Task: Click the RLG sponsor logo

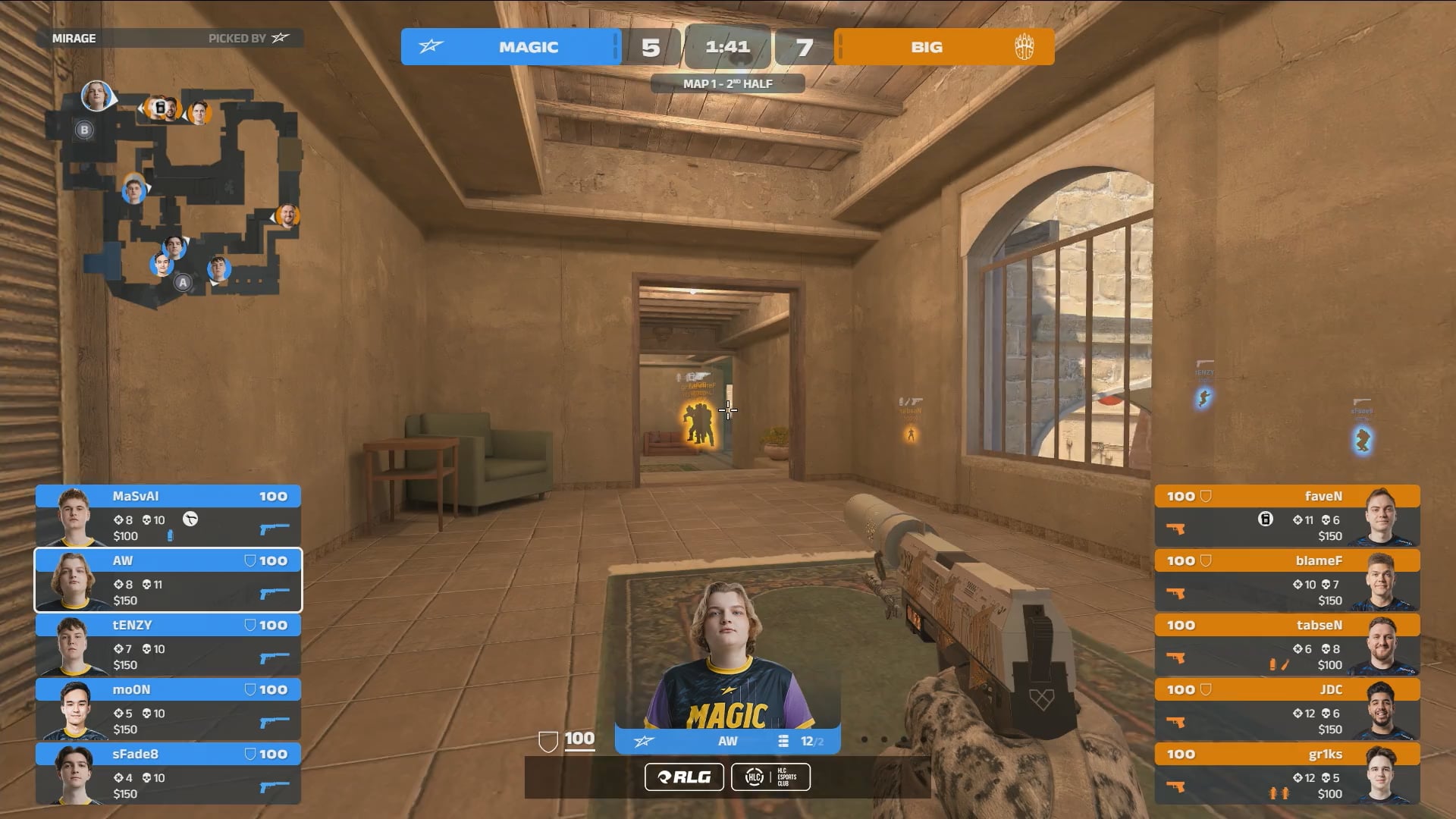Action: [x=684, y=777]
